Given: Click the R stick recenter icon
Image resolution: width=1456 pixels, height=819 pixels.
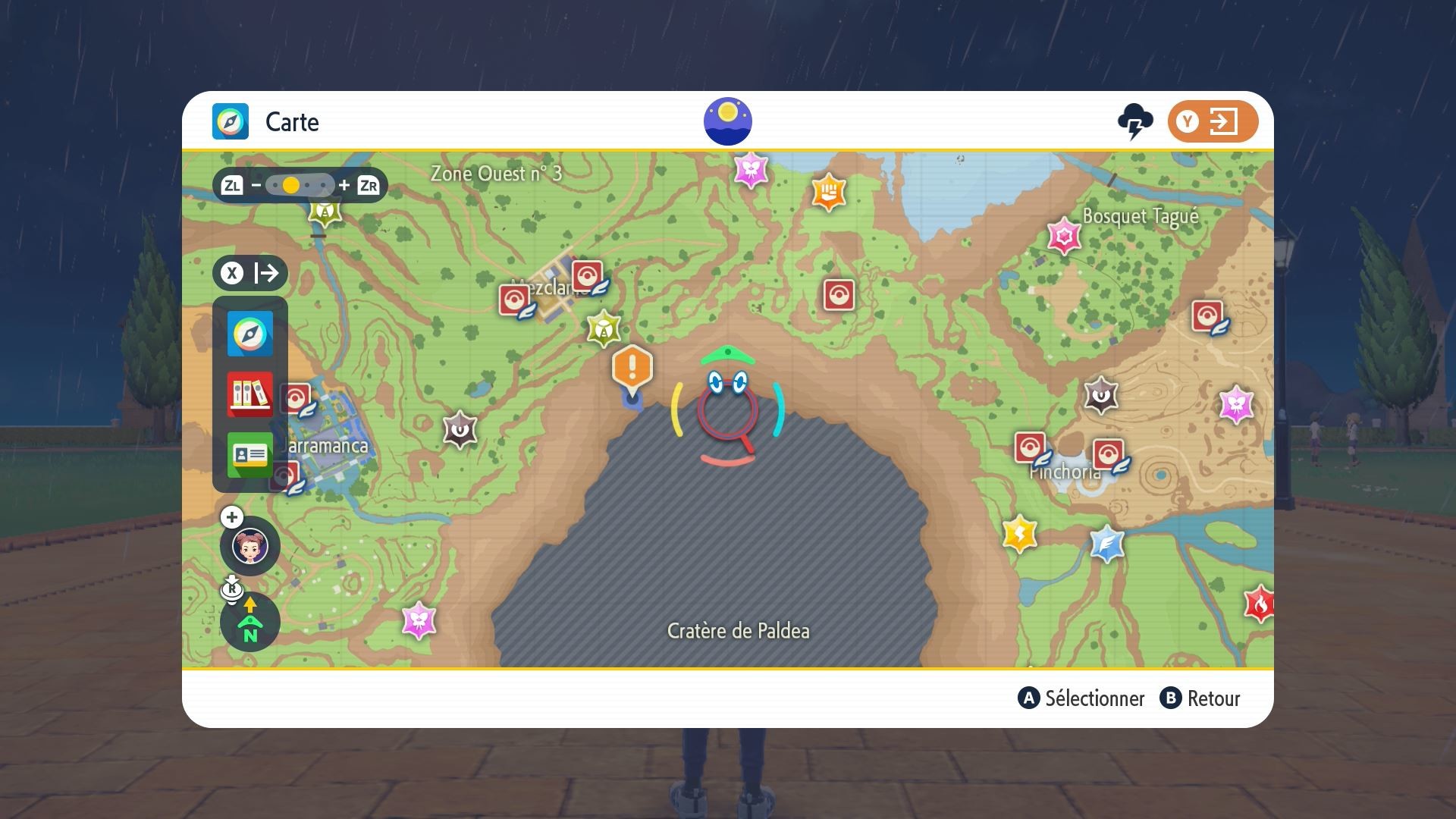Looking at the screenshot, I should coord(231,588).
